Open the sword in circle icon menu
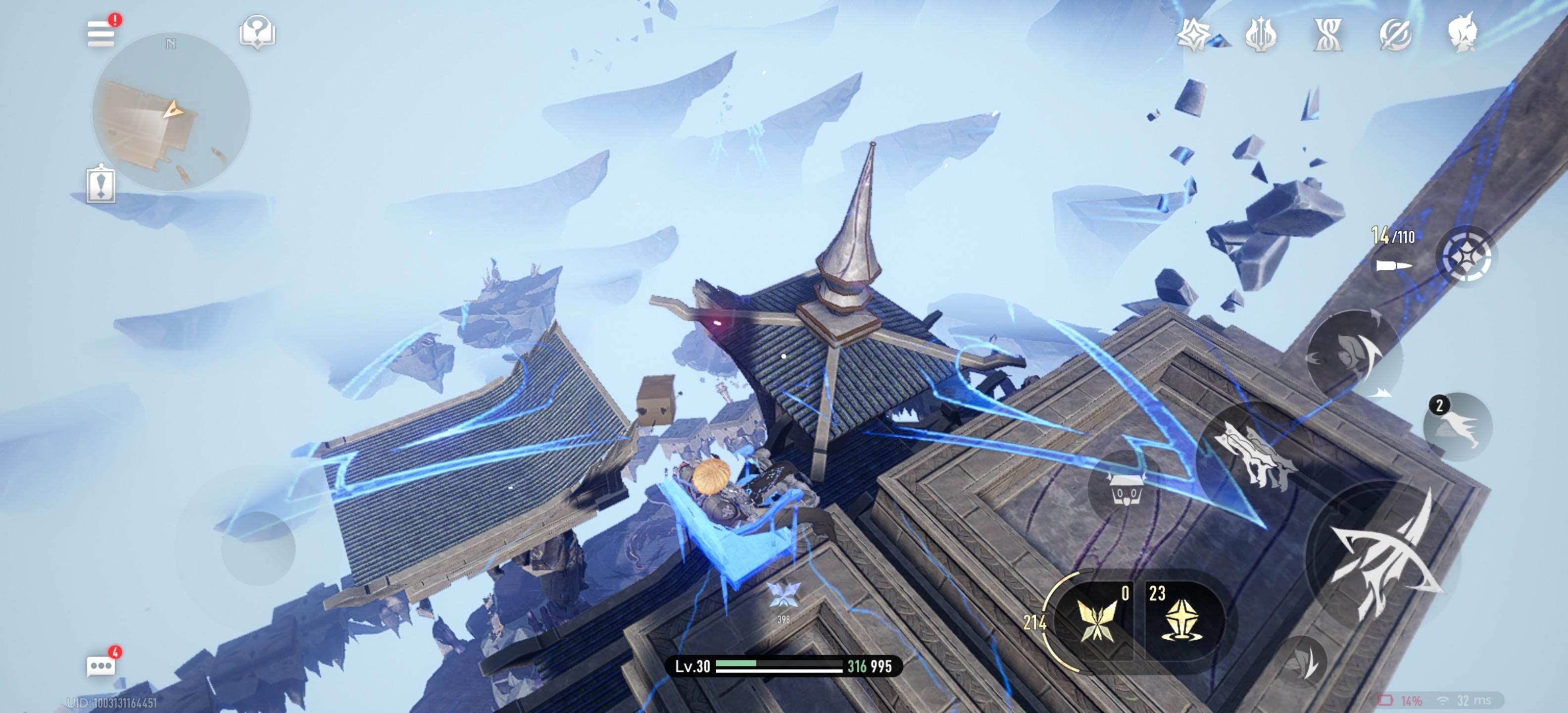The height and width of the screenshot is (713, 1568). (1395, 34)
